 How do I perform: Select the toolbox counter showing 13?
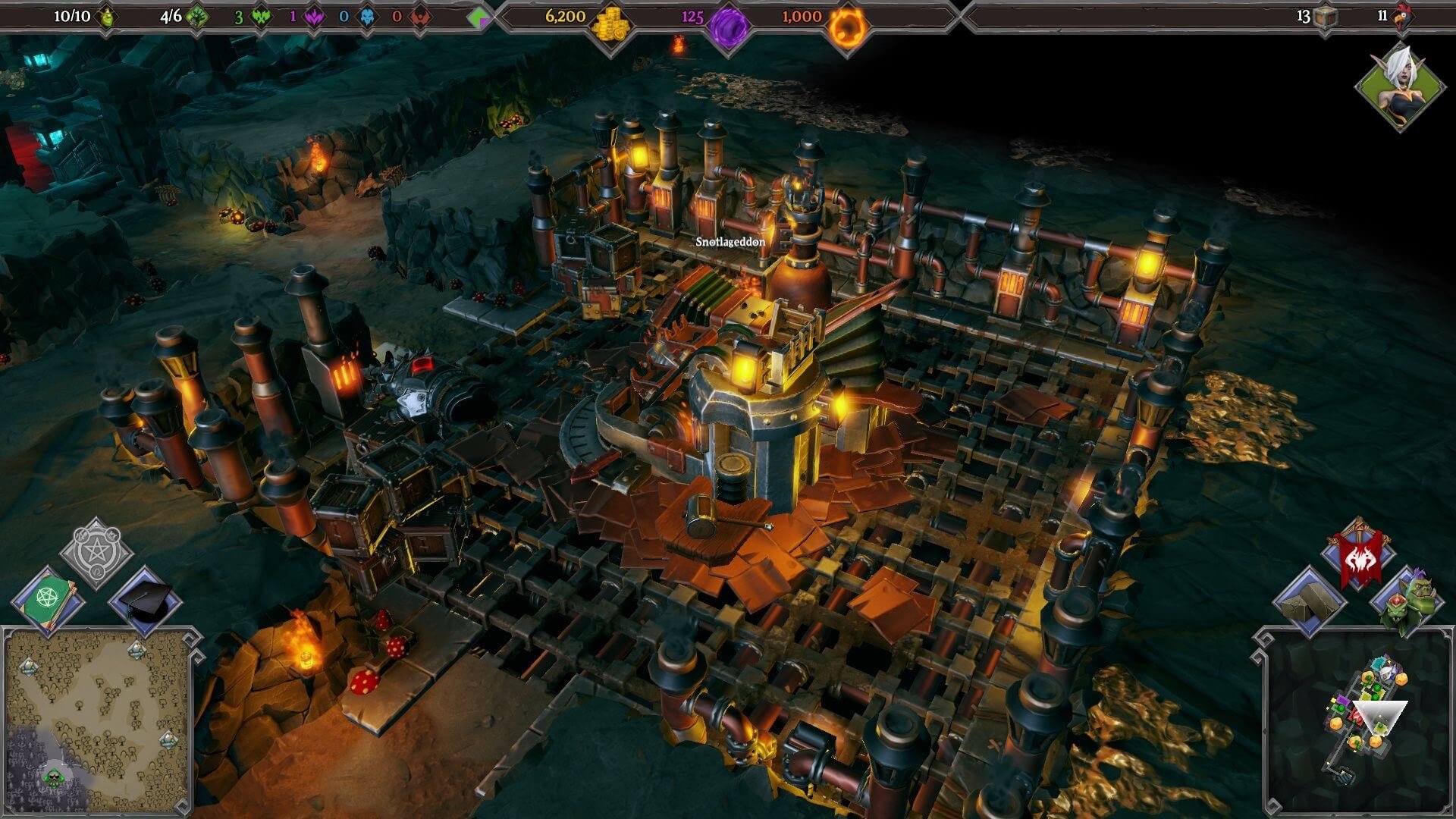tap(1323, 17)
